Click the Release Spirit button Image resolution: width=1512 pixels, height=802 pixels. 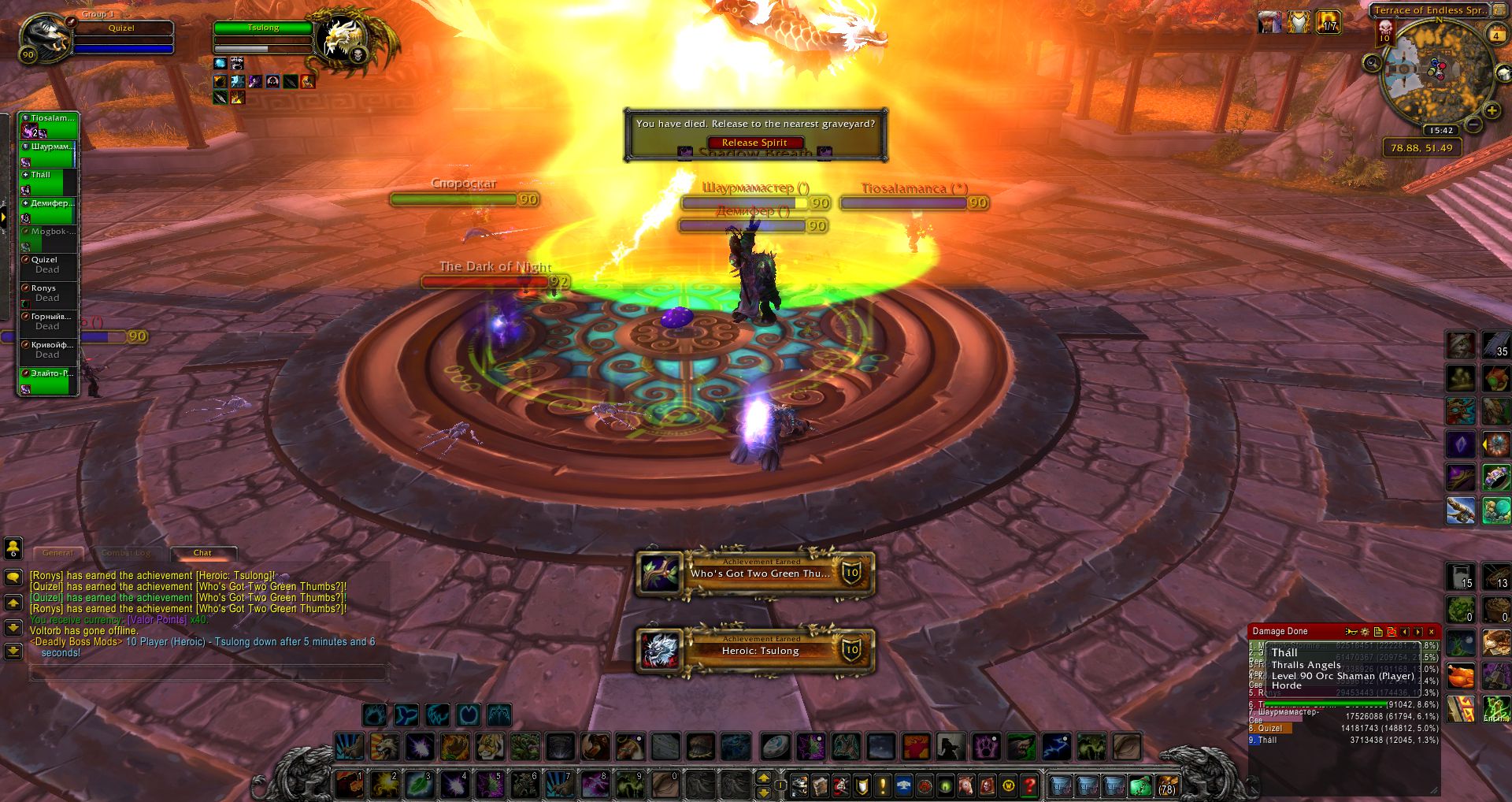[x=754, y=143]
